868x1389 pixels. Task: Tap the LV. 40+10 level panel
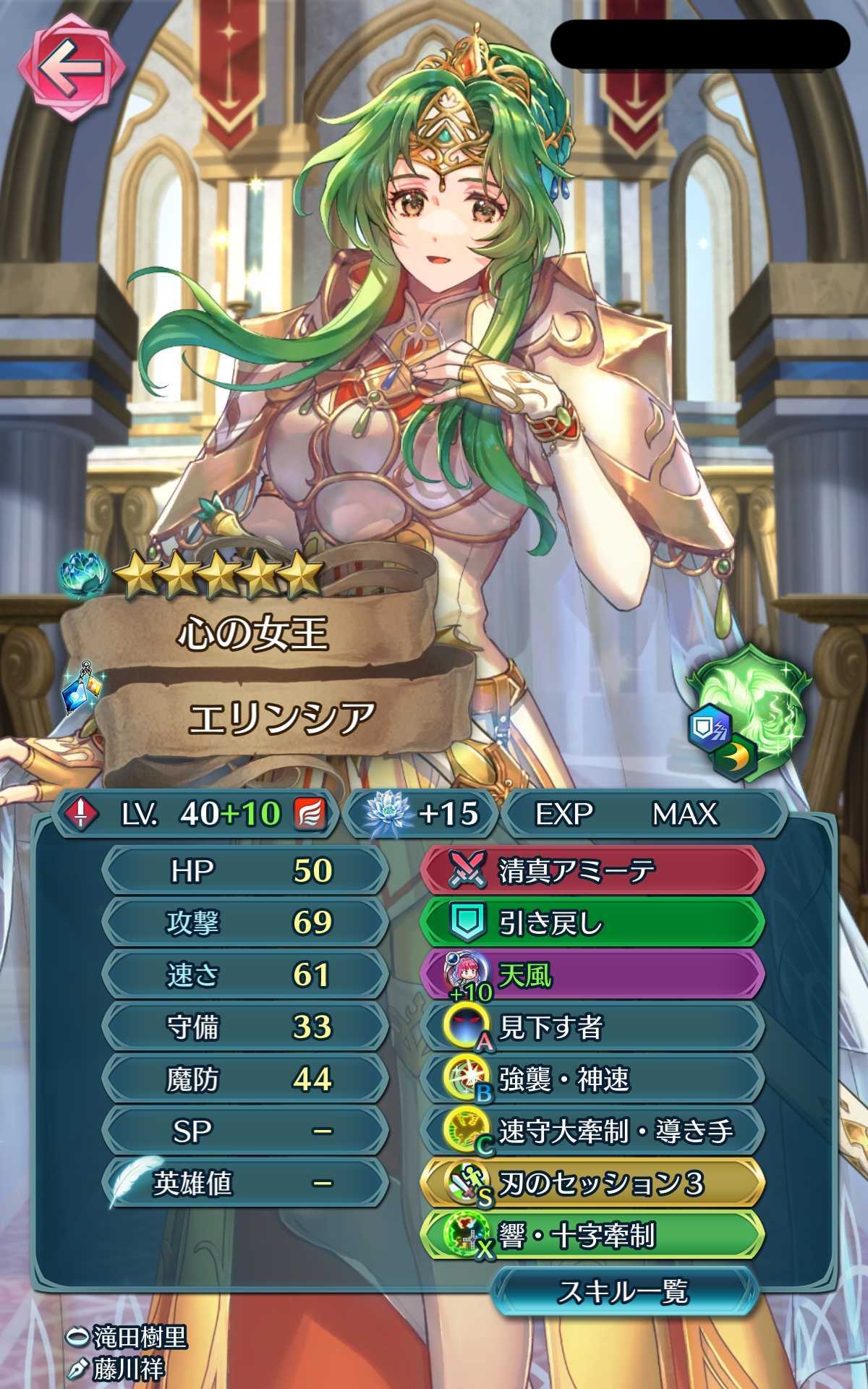pyautogui.click(x=195, y=814)
